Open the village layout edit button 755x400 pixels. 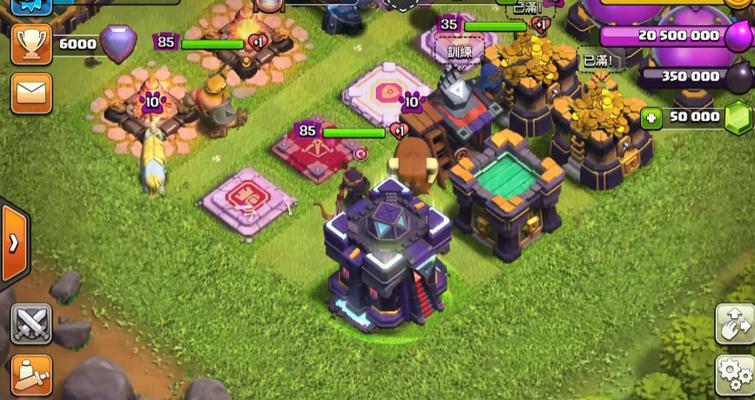click(x=734, y=324)
